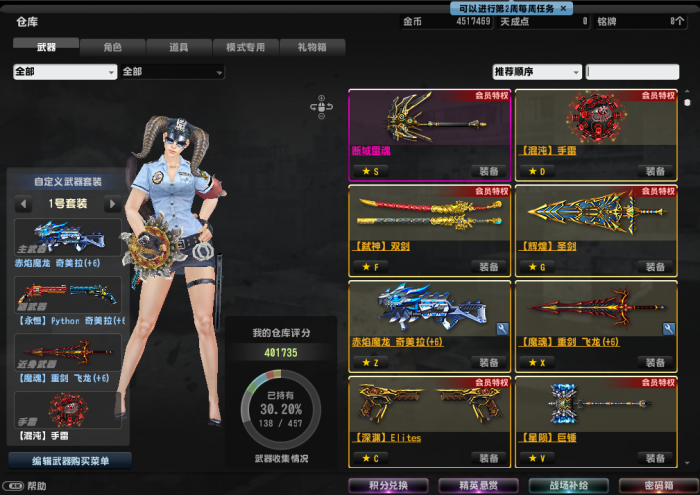Switch to the 角色 tab

click(x=112, y=47)
